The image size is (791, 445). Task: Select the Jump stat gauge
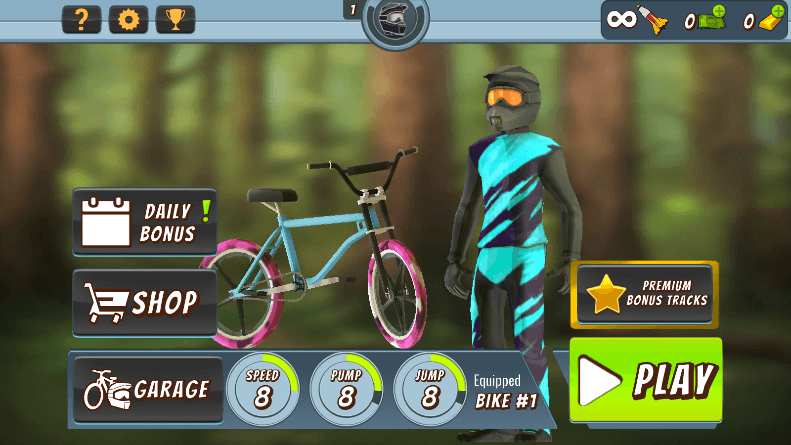tap(429, 388)
